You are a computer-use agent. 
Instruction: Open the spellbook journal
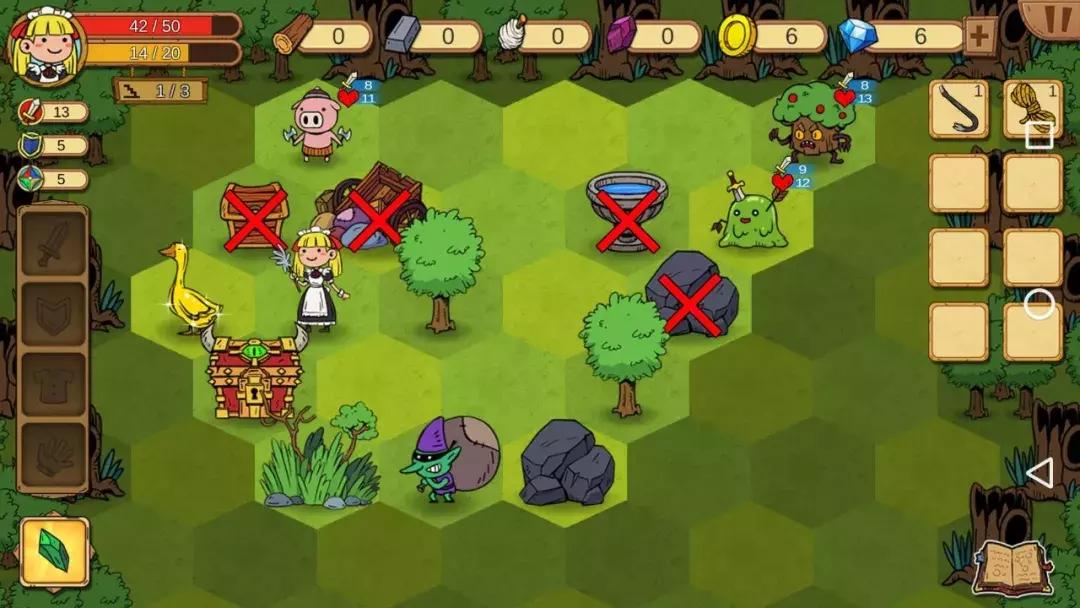1013,567
